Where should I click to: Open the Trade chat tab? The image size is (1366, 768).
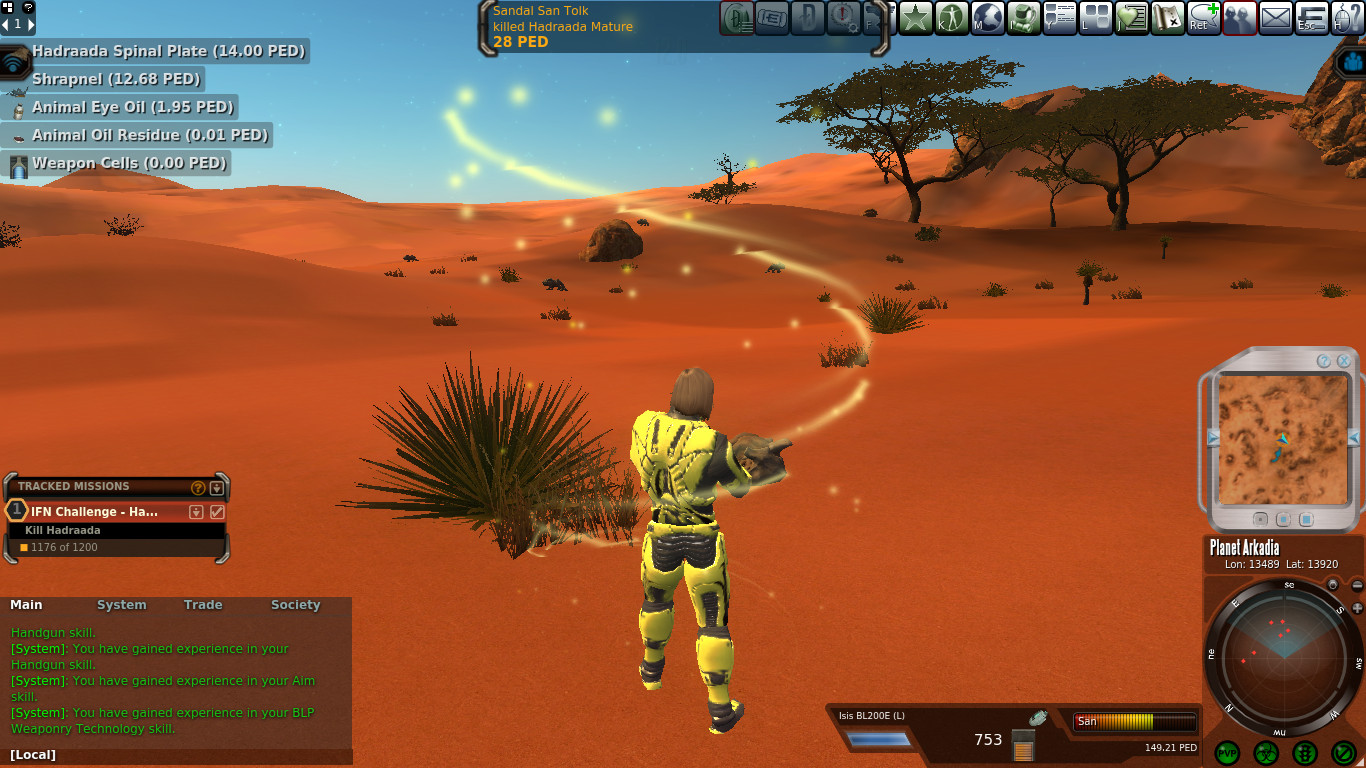pos(203,605)
